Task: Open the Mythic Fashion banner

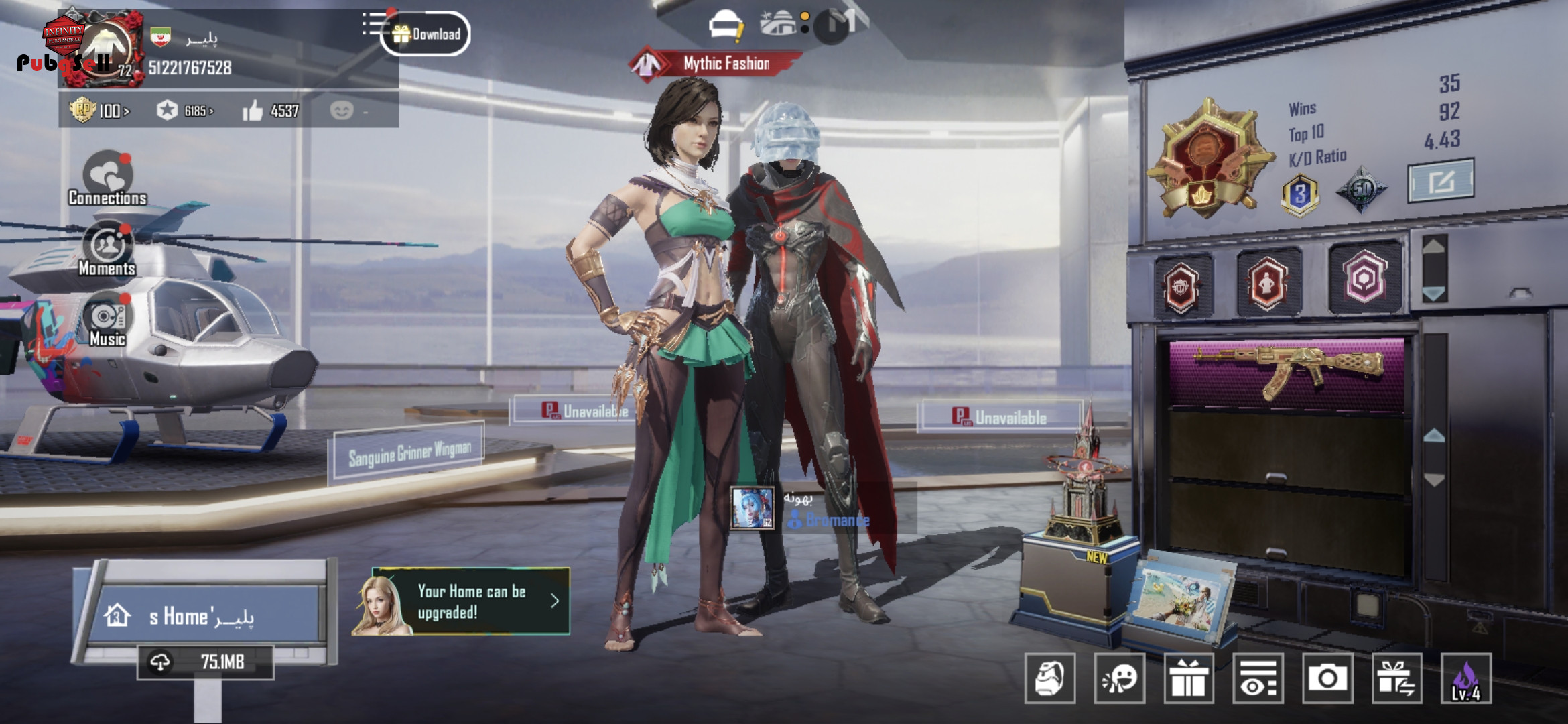Action: (716, 64)
